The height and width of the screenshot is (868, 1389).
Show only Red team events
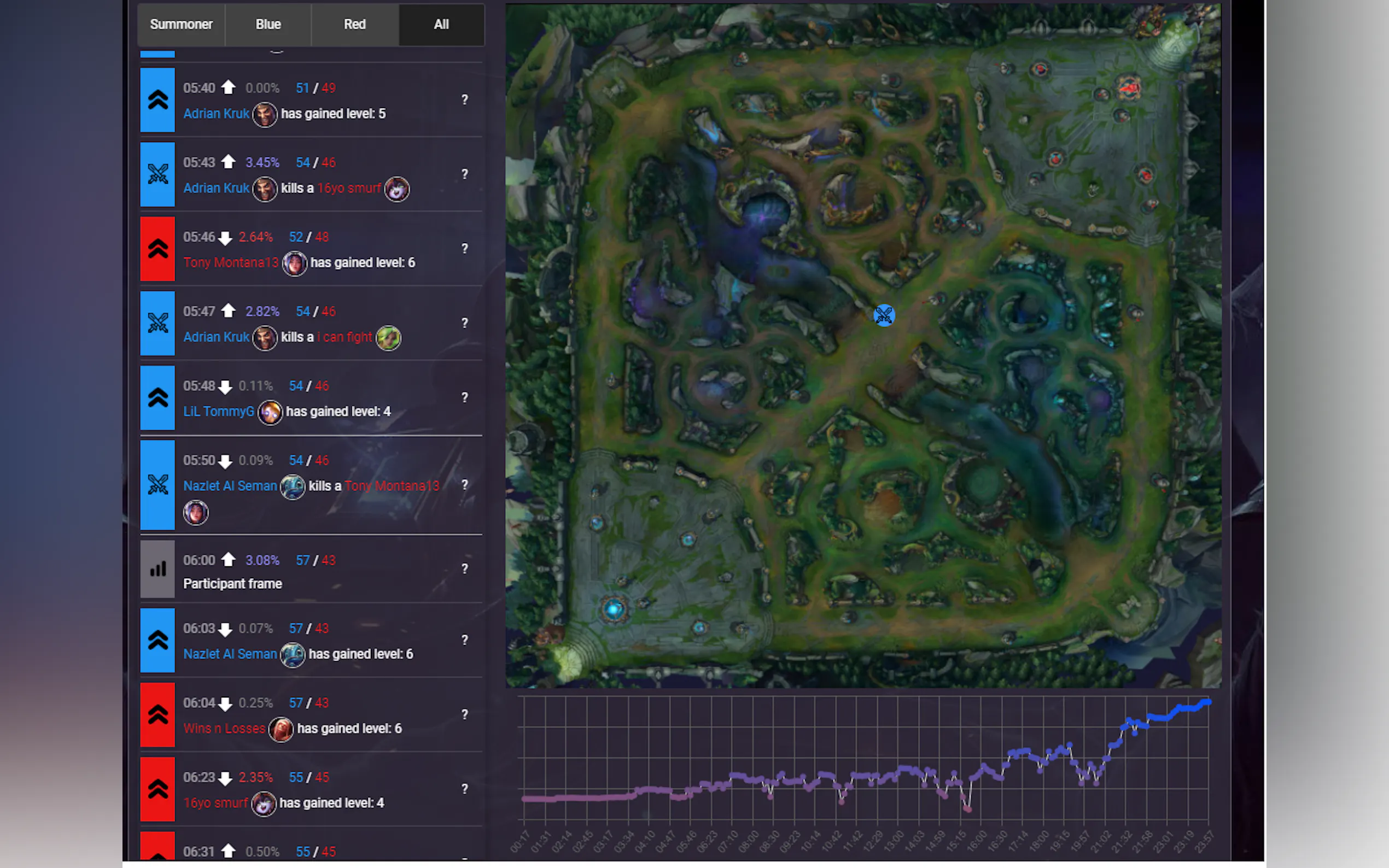pyautogui.click(x=354, y=25)
